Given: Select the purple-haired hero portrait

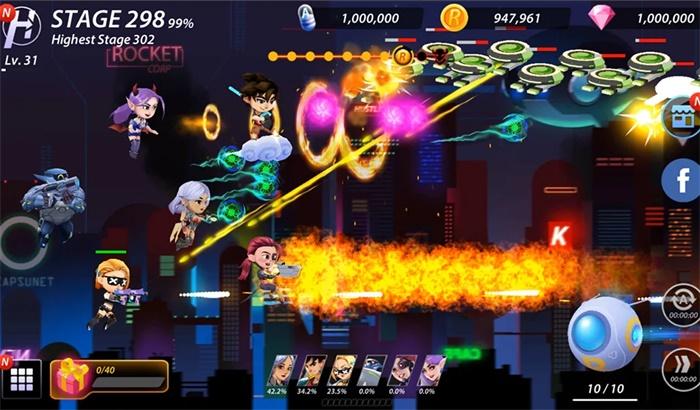Looking at the screenshot, I should [x=433, y=370].
